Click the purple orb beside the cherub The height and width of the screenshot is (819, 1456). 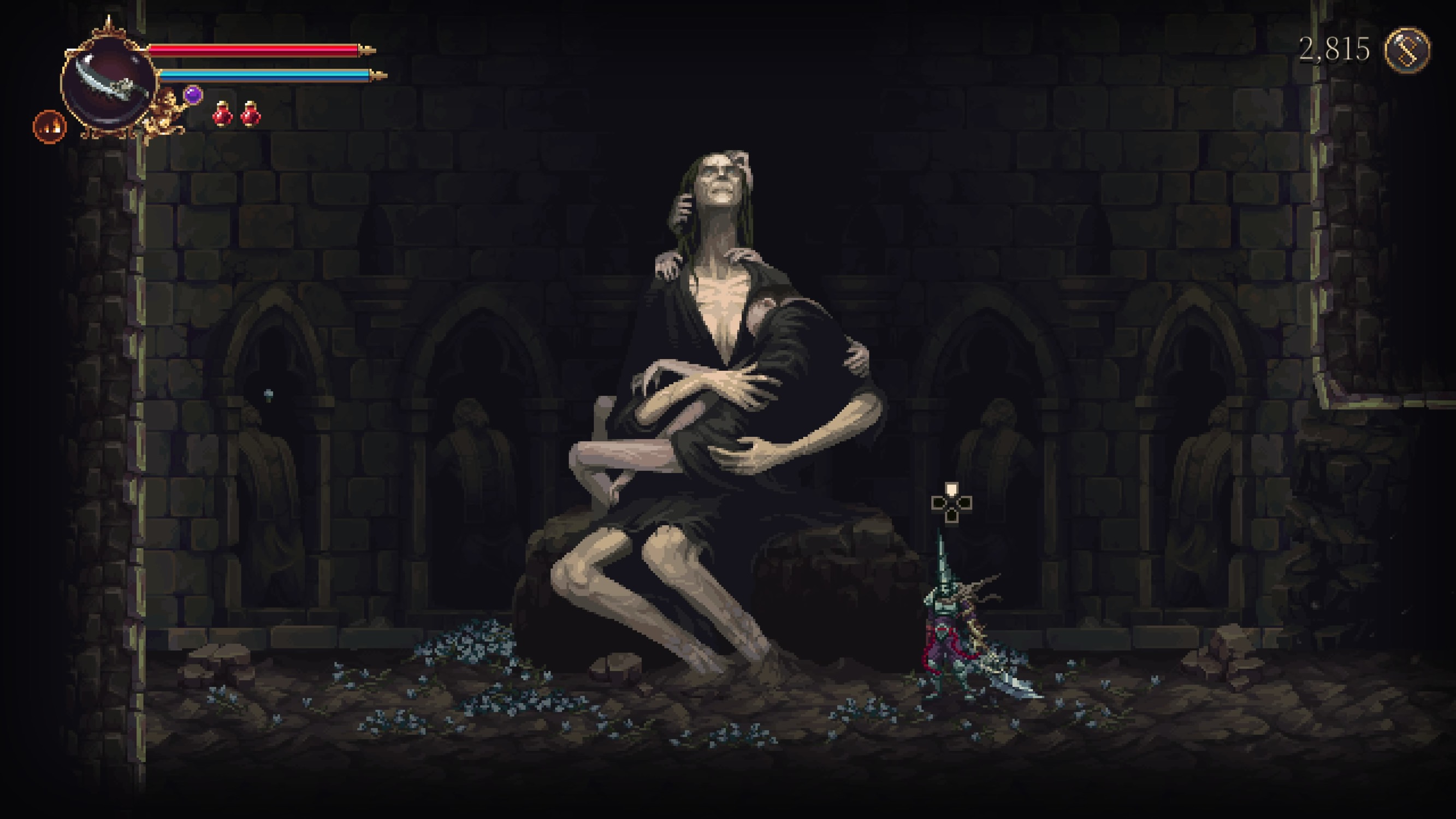click(x=193, y=94)
